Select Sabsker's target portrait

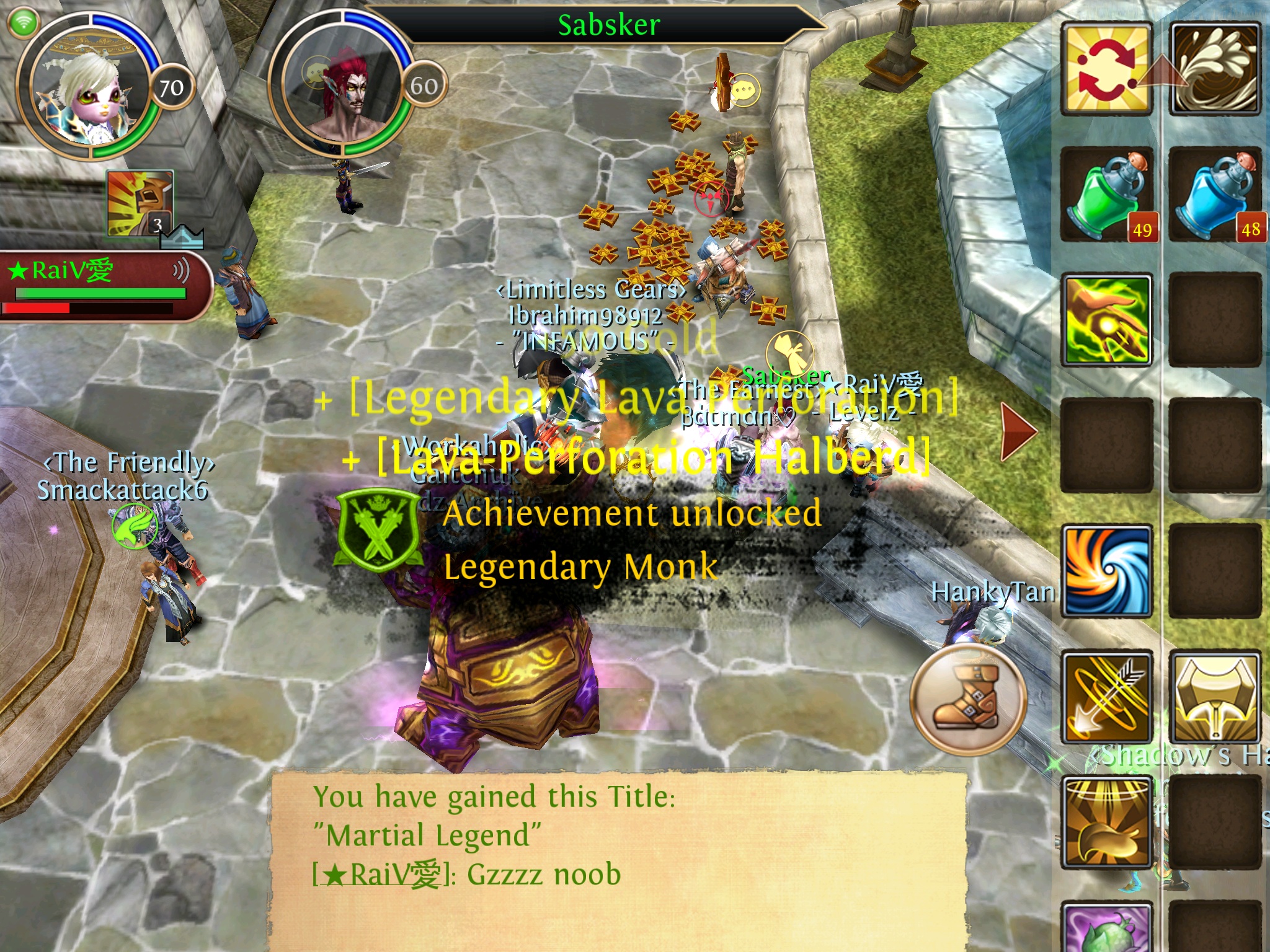coord(341,87)
